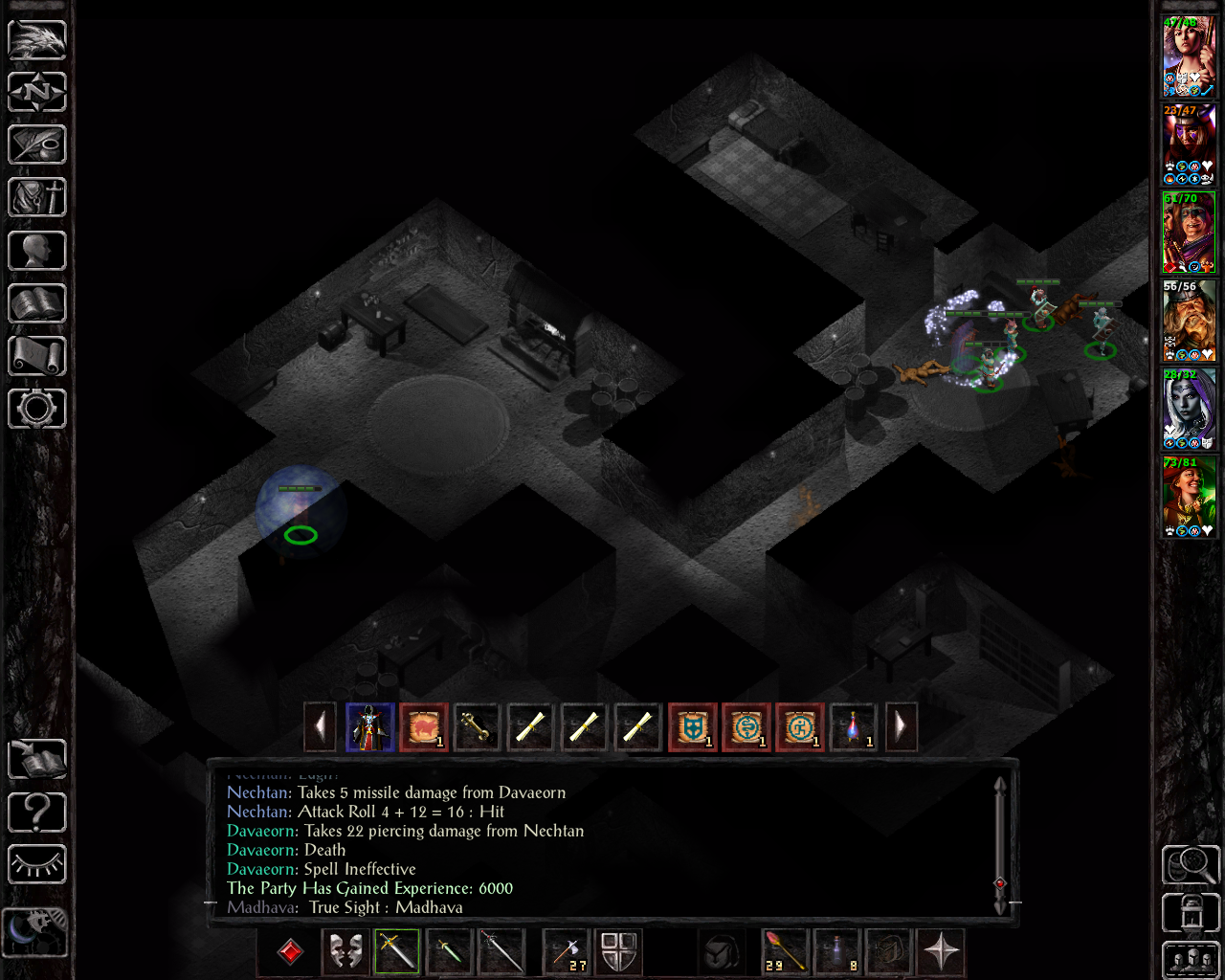Screen dimensions: 1225x980
Task: Open the character record head icon
Action: pyautogui.click(x=37, y=251)
